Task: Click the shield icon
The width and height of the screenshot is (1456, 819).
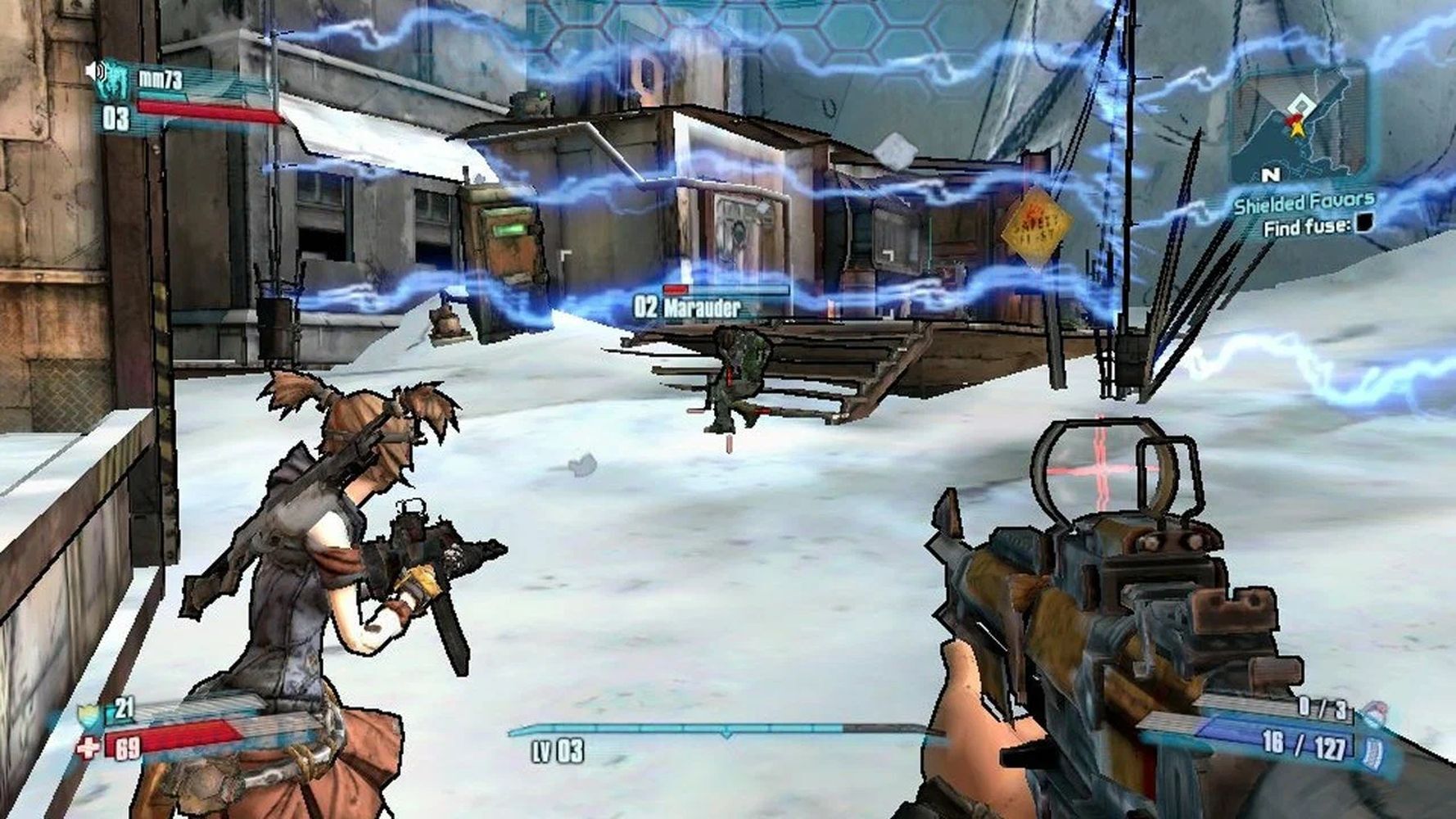Action: coord(88,716)
